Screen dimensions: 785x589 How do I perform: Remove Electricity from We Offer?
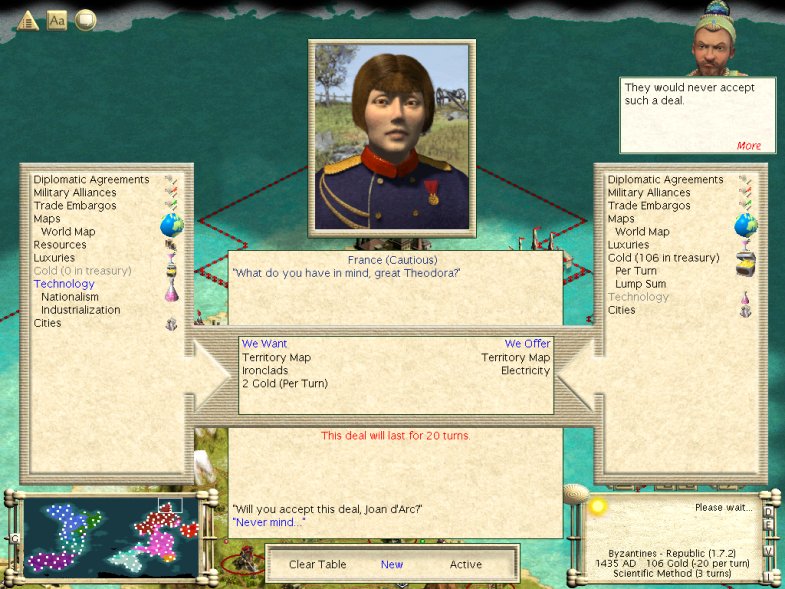525,370
